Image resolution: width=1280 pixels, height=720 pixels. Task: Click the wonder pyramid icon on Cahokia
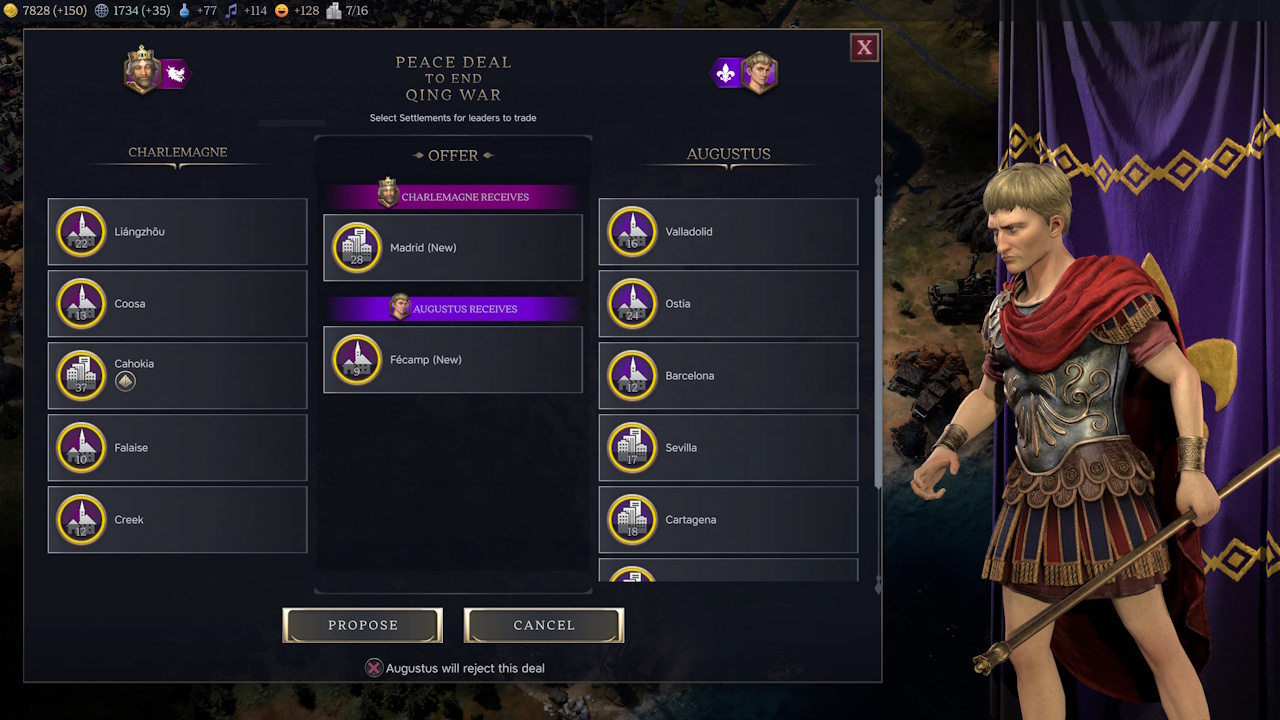(x=124, y=381)
